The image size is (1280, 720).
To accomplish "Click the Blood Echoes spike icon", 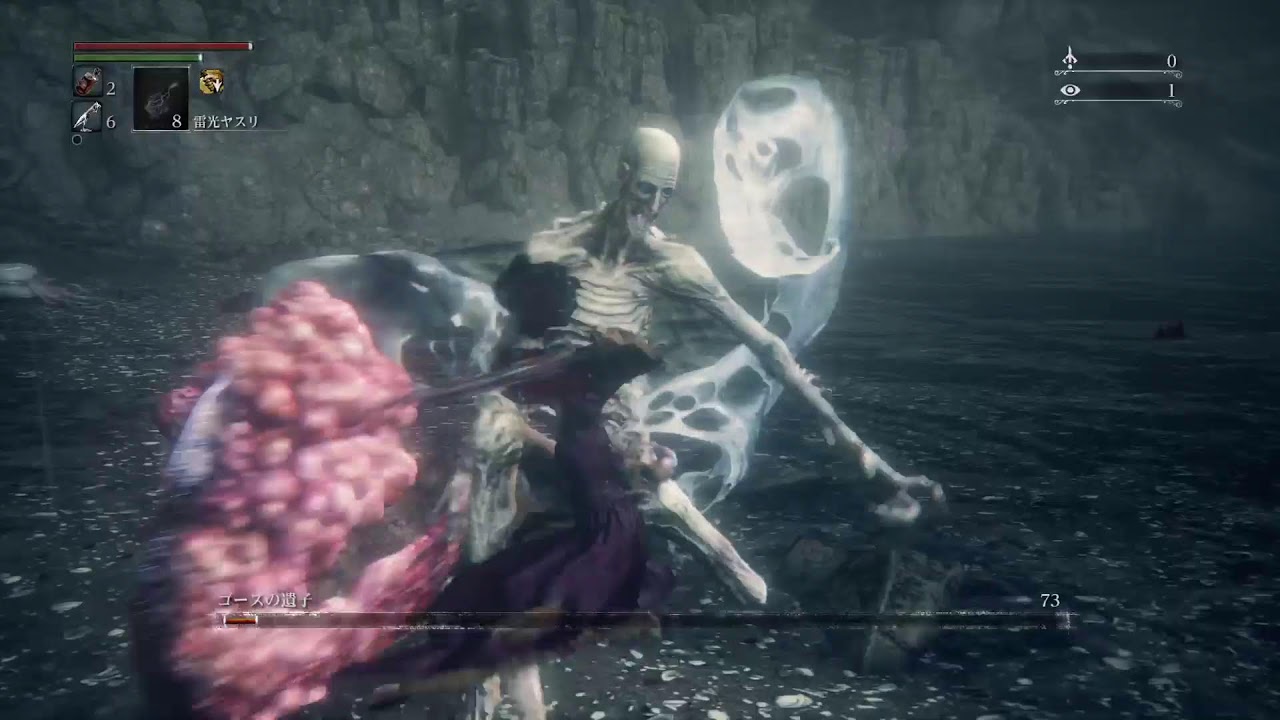I will (x=1070, y=59).
